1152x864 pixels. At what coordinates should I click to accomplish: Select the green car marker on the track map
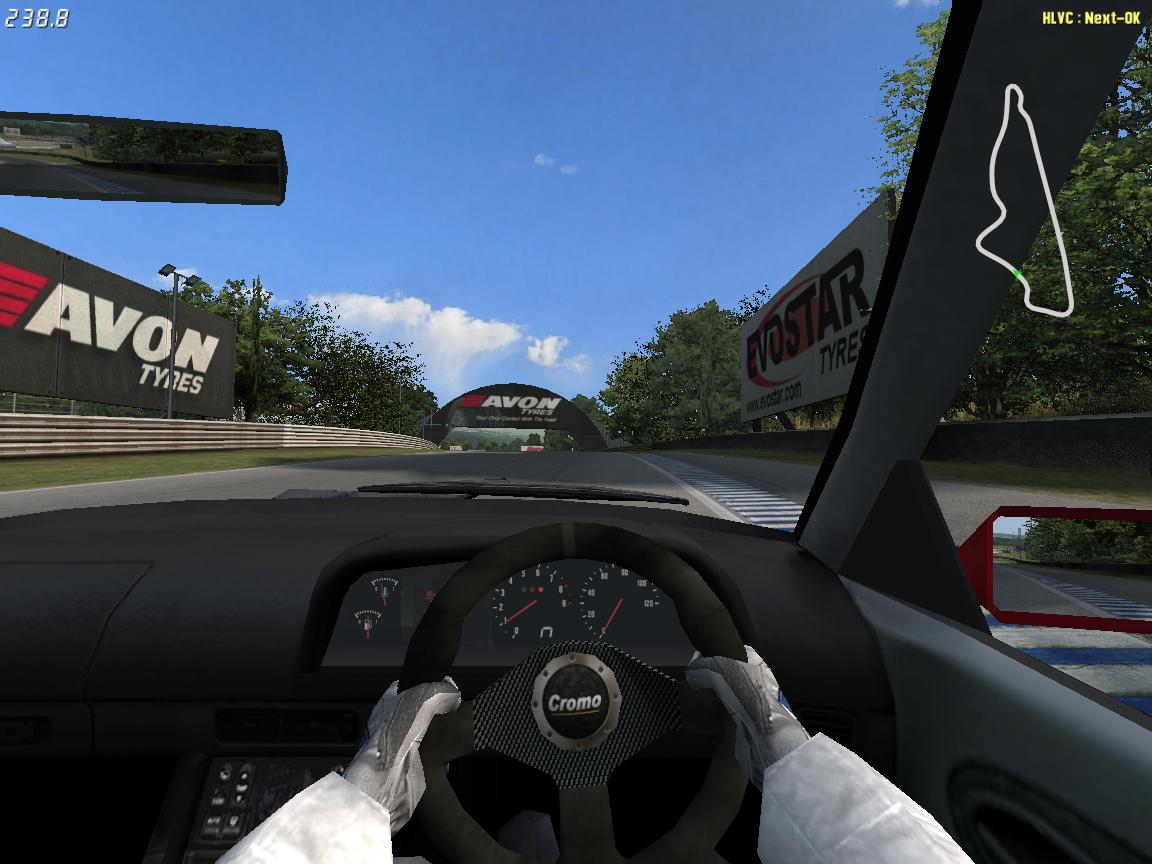pos(1016,273)
